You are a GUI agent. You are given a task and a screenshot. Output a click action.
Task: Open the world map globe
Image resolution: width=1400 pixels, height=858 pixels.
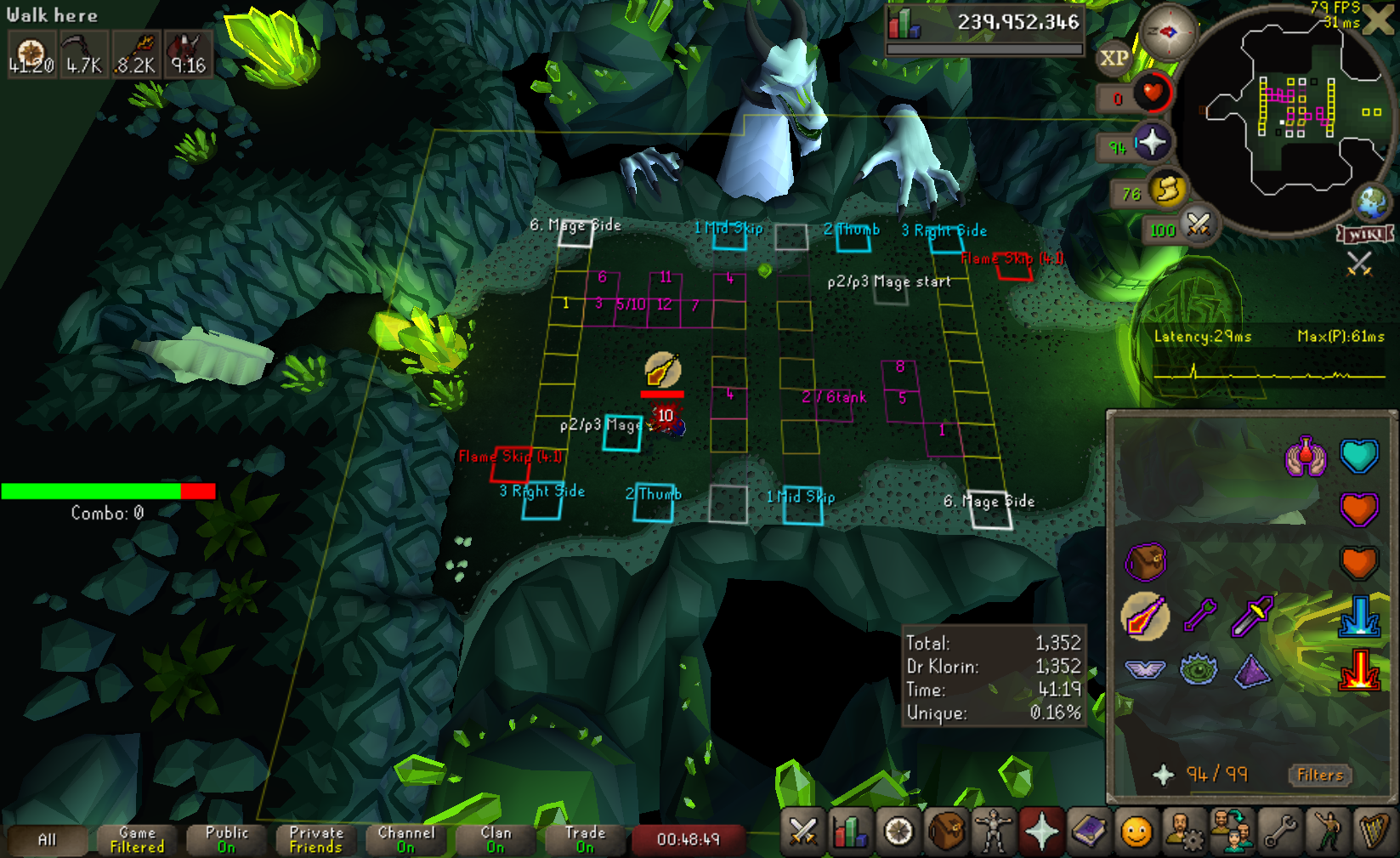[1371, 202]
